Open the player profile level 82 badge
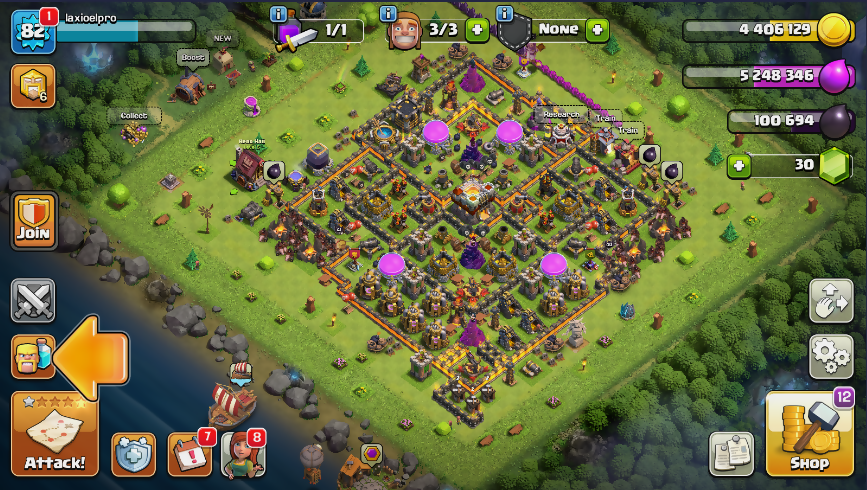Viewport: 867px width, 490px height. tap(32, 31)
